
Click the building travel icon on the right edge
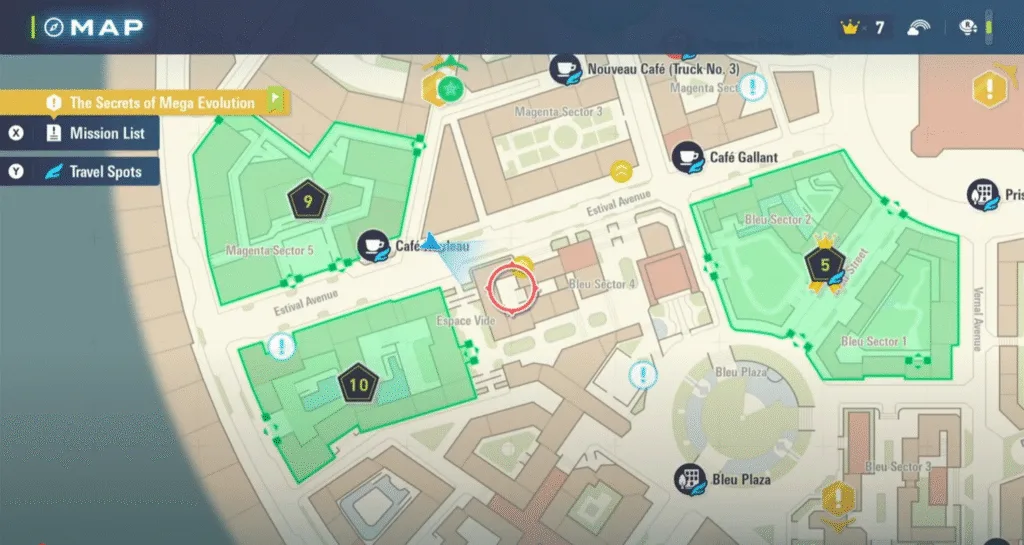pyautogui.click(x=981, y=195)
